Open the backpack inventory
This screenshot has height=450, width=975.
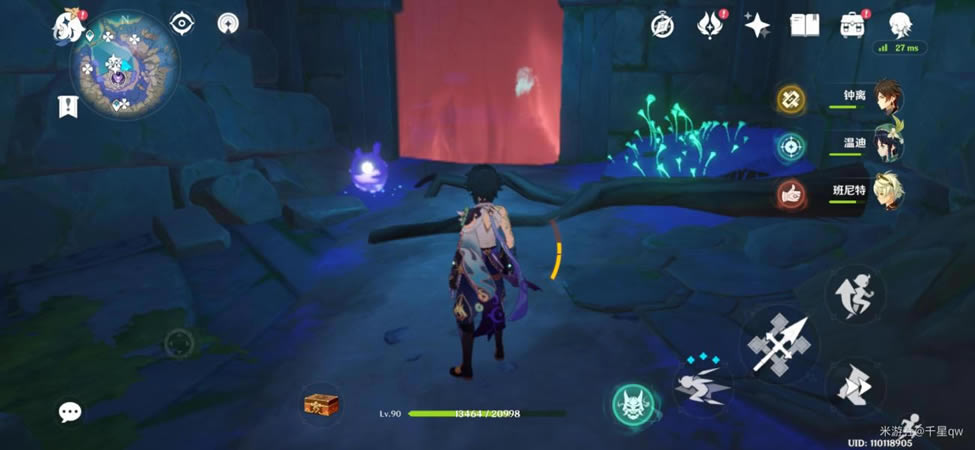tap(853, 25)
